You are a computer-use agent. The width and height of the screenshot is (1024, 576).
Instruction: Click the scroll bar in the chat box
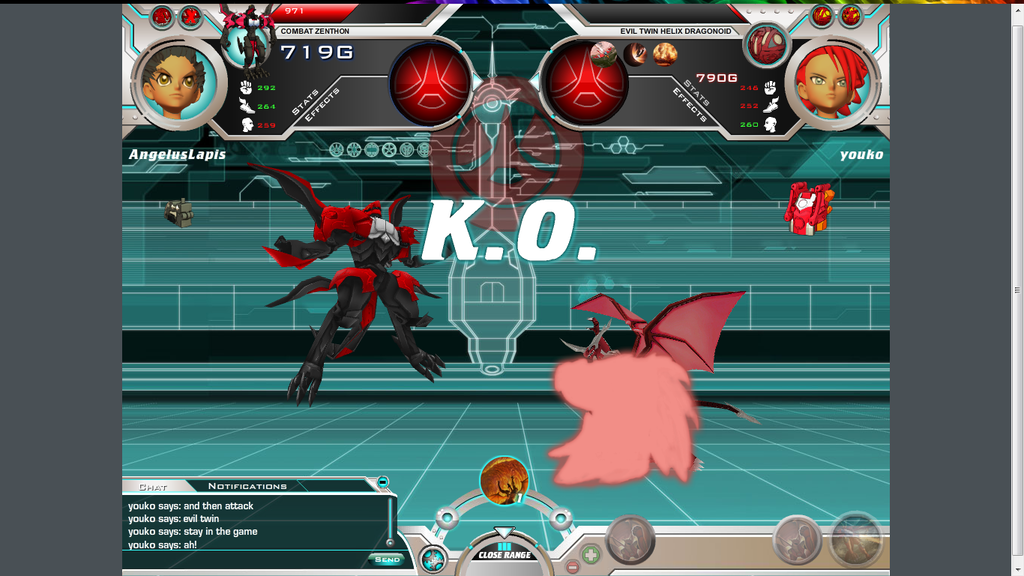click(391, 522)
